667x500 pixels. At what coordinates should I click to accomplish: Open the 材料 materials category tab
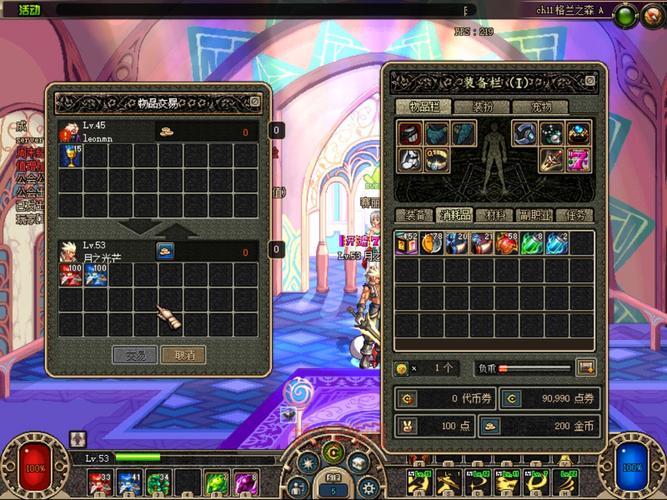click(x=493, y=215)
